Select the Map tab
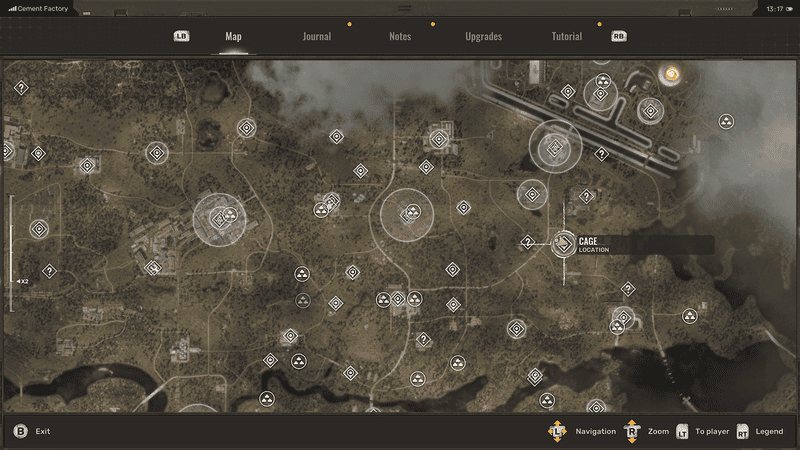 [x=233, y=37]
